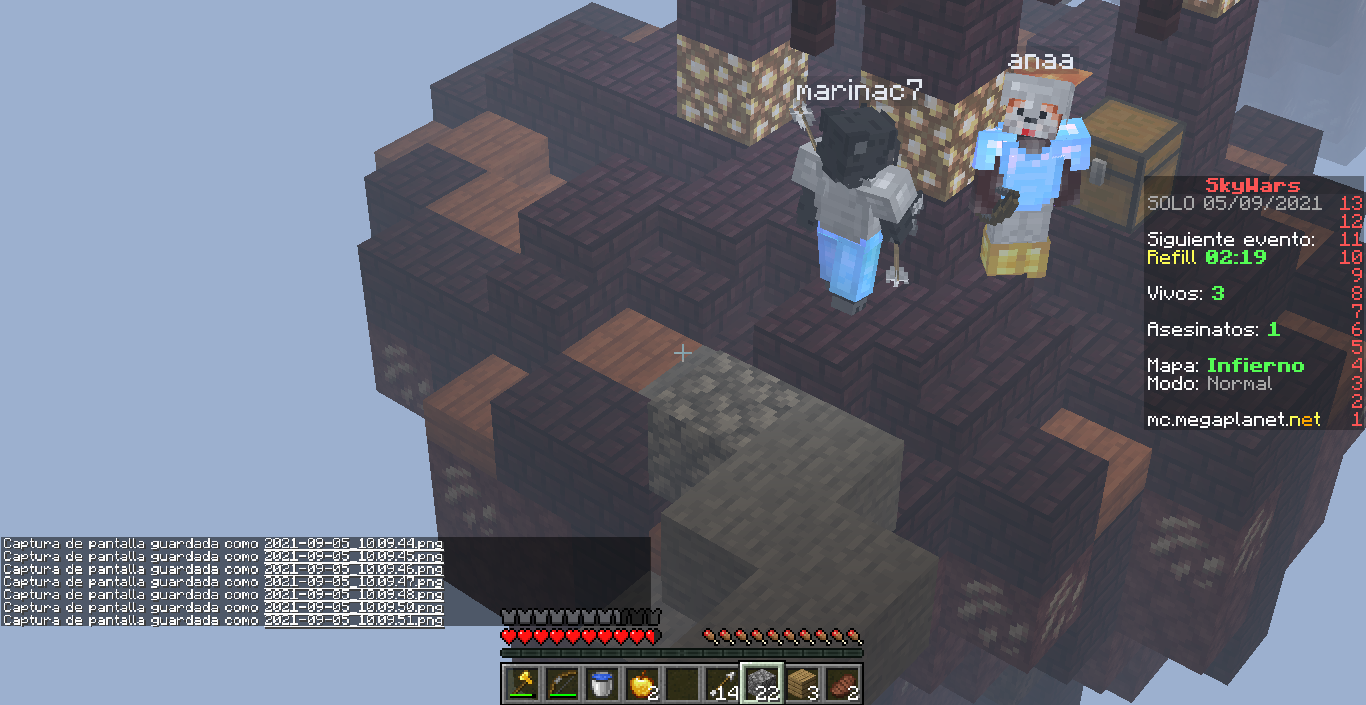Choose the wooden planks slot
1366x705 pixels.
coord(801,683)
